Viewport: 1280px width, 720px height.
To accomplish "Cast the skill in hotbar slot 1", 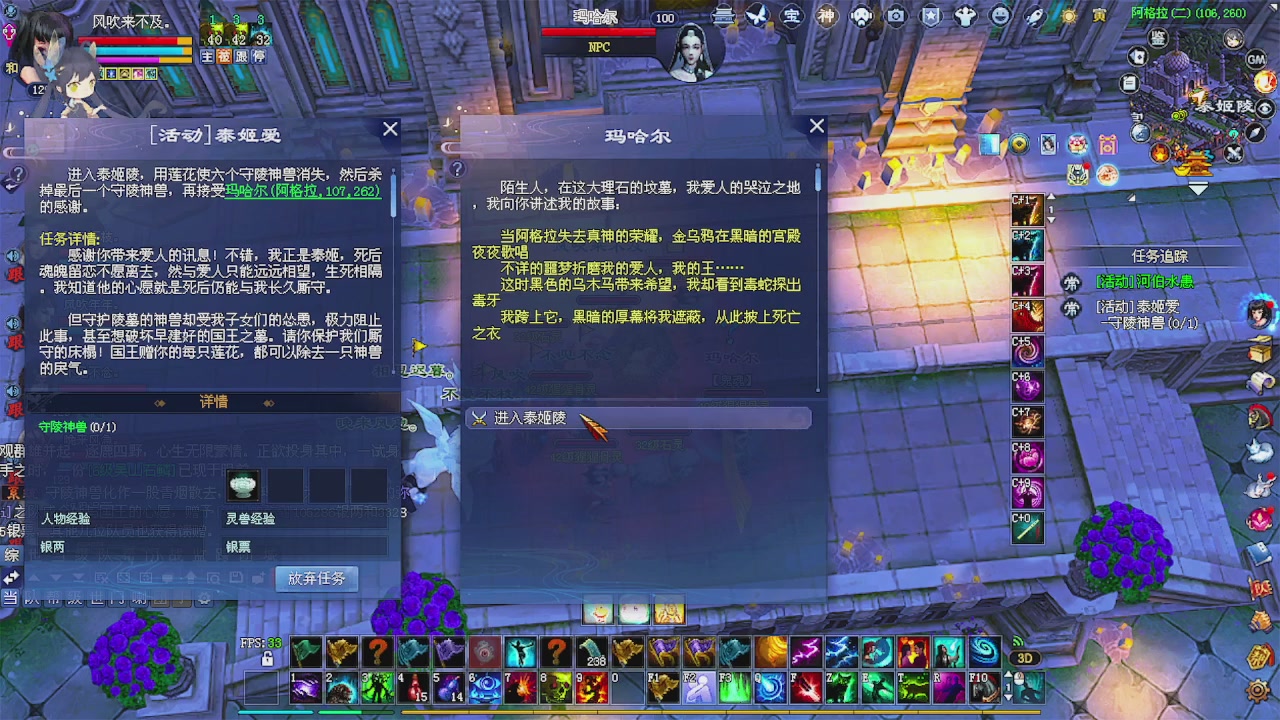I will click(305, 689).
